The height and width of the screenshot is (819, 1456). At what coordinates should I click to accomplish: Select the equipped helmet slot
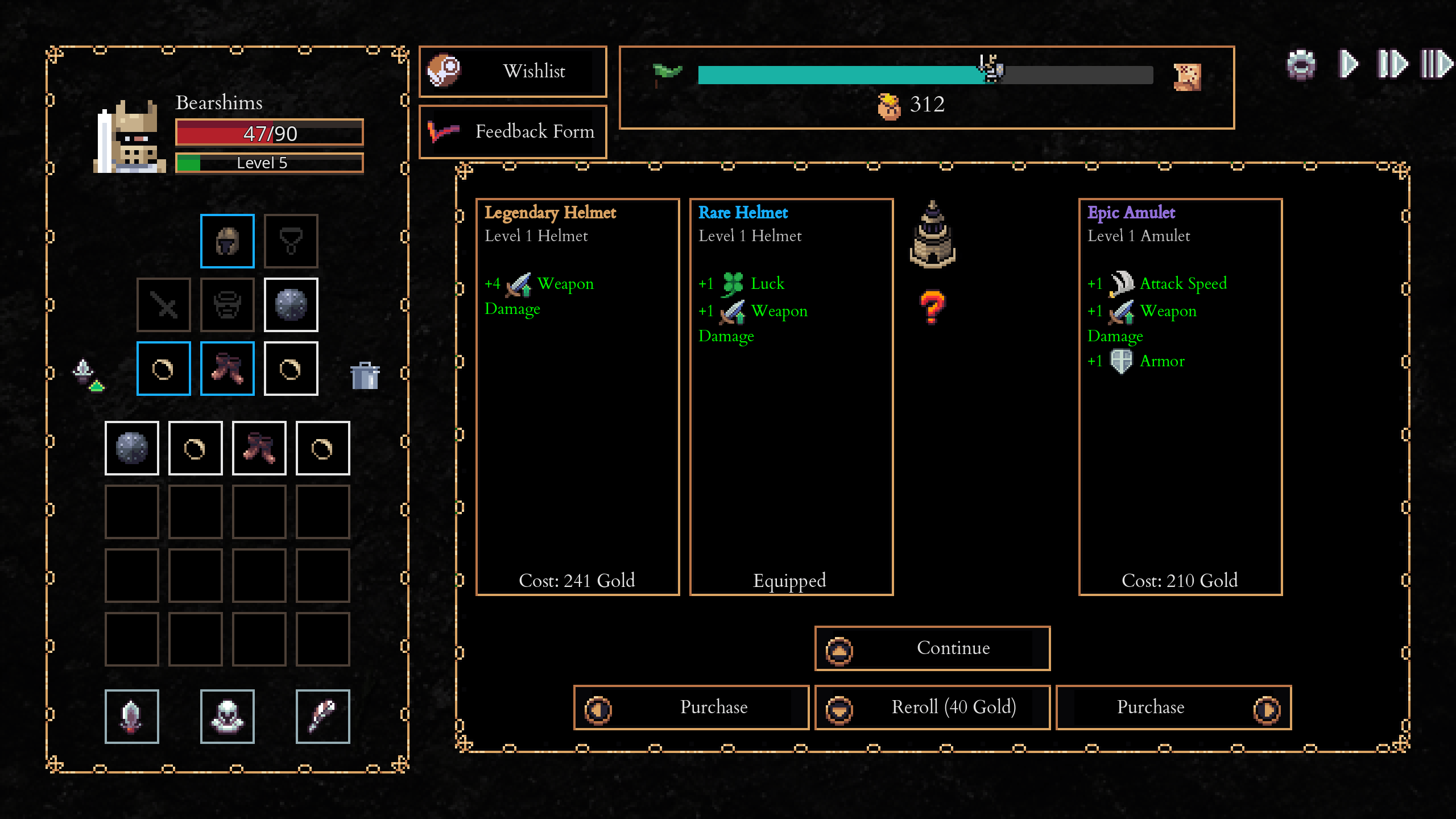pos(227,241)
